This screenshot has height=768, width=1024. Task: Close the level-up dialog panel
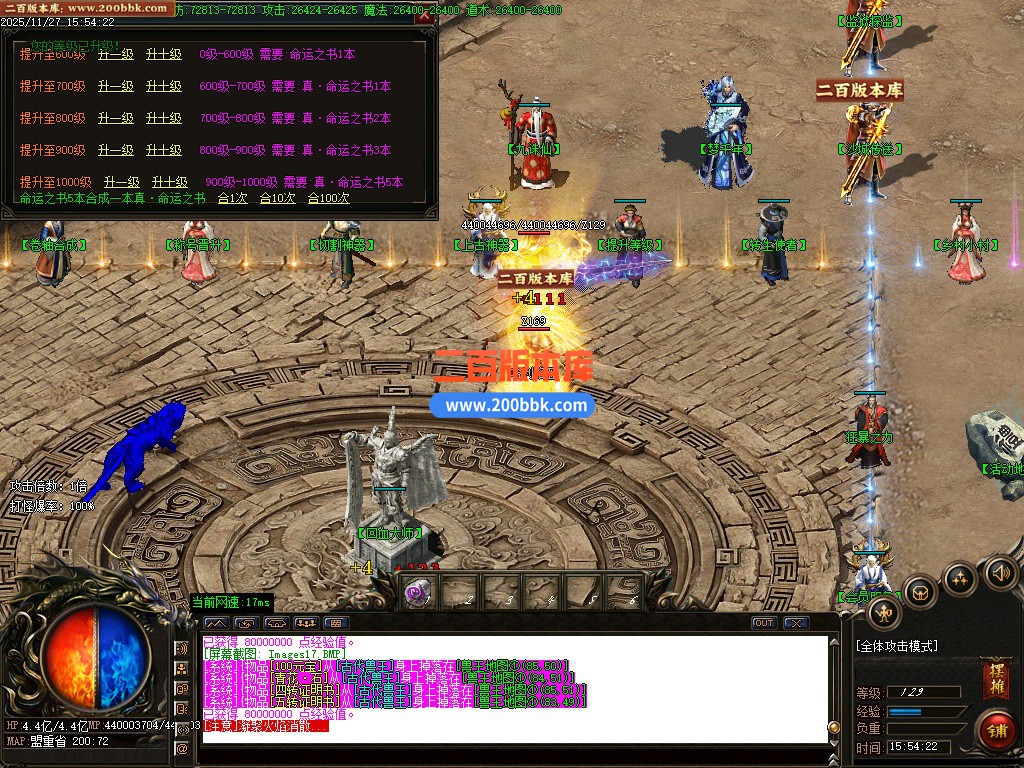tap(425, 16)
